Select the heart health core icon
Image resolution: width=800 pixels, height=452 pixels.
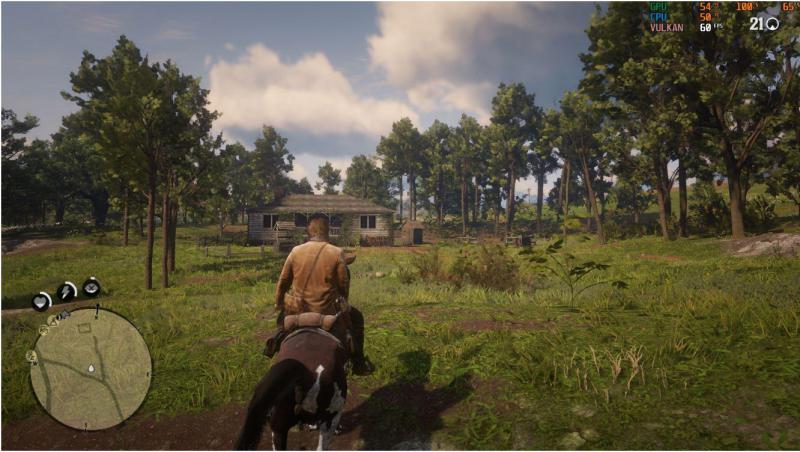pyautogui.click(x=42, y=300)
